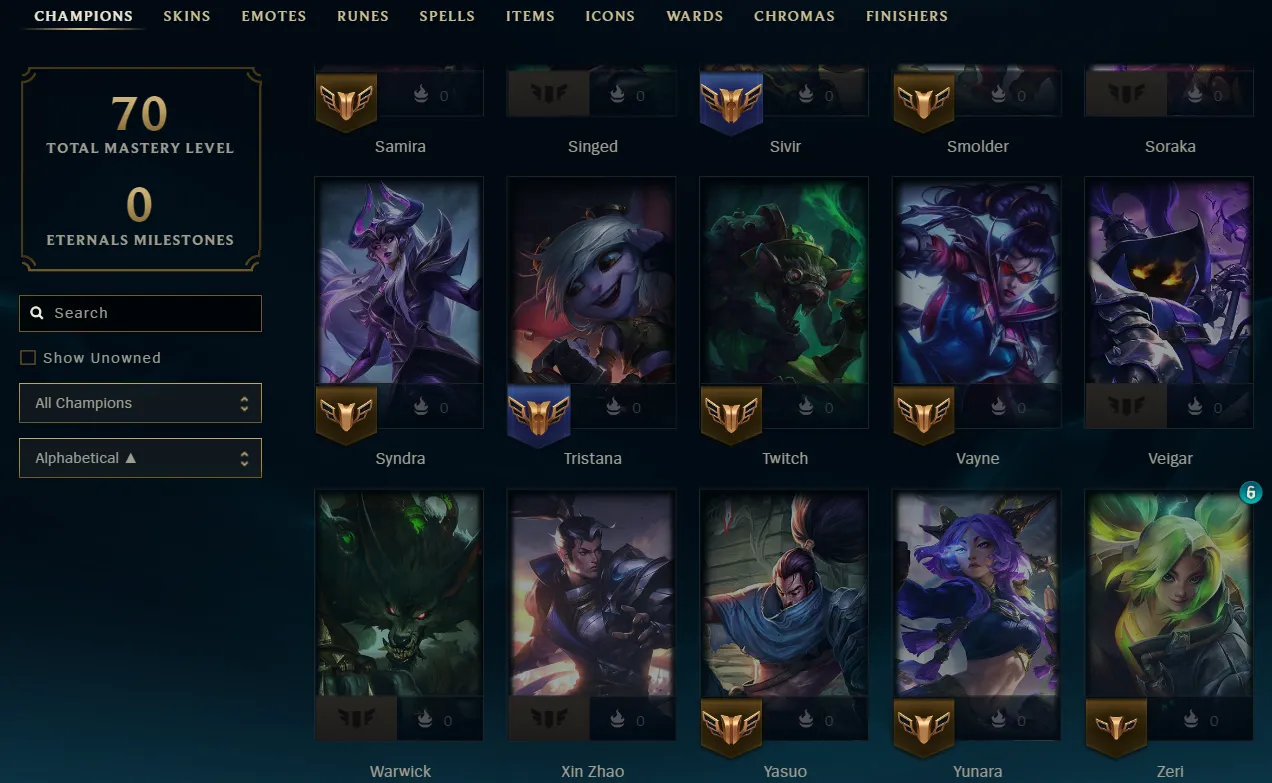View the Chromas tab
Viewport: 1272px width, 783px height.
click(794, 16)
